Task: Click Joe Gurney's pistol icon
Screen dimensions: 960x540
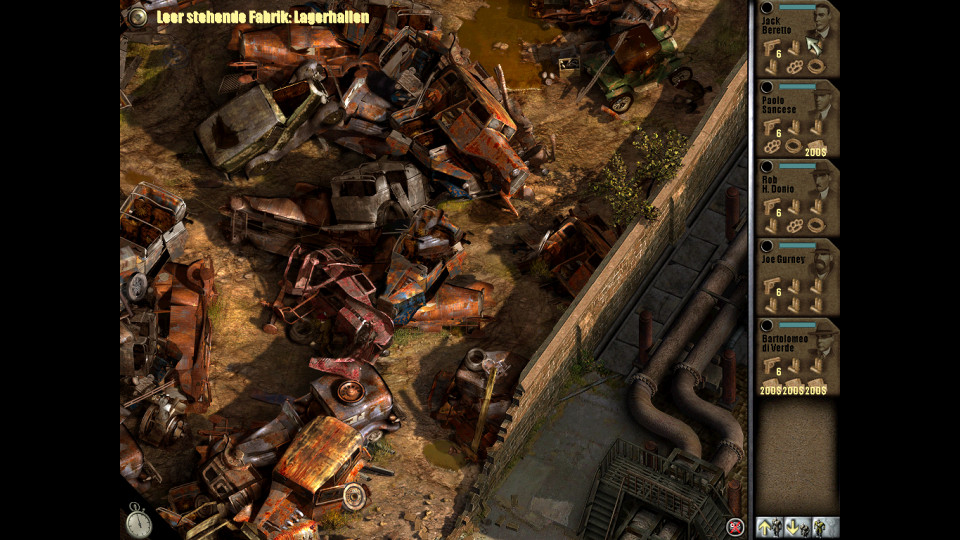Action: (x=771, y=286)
